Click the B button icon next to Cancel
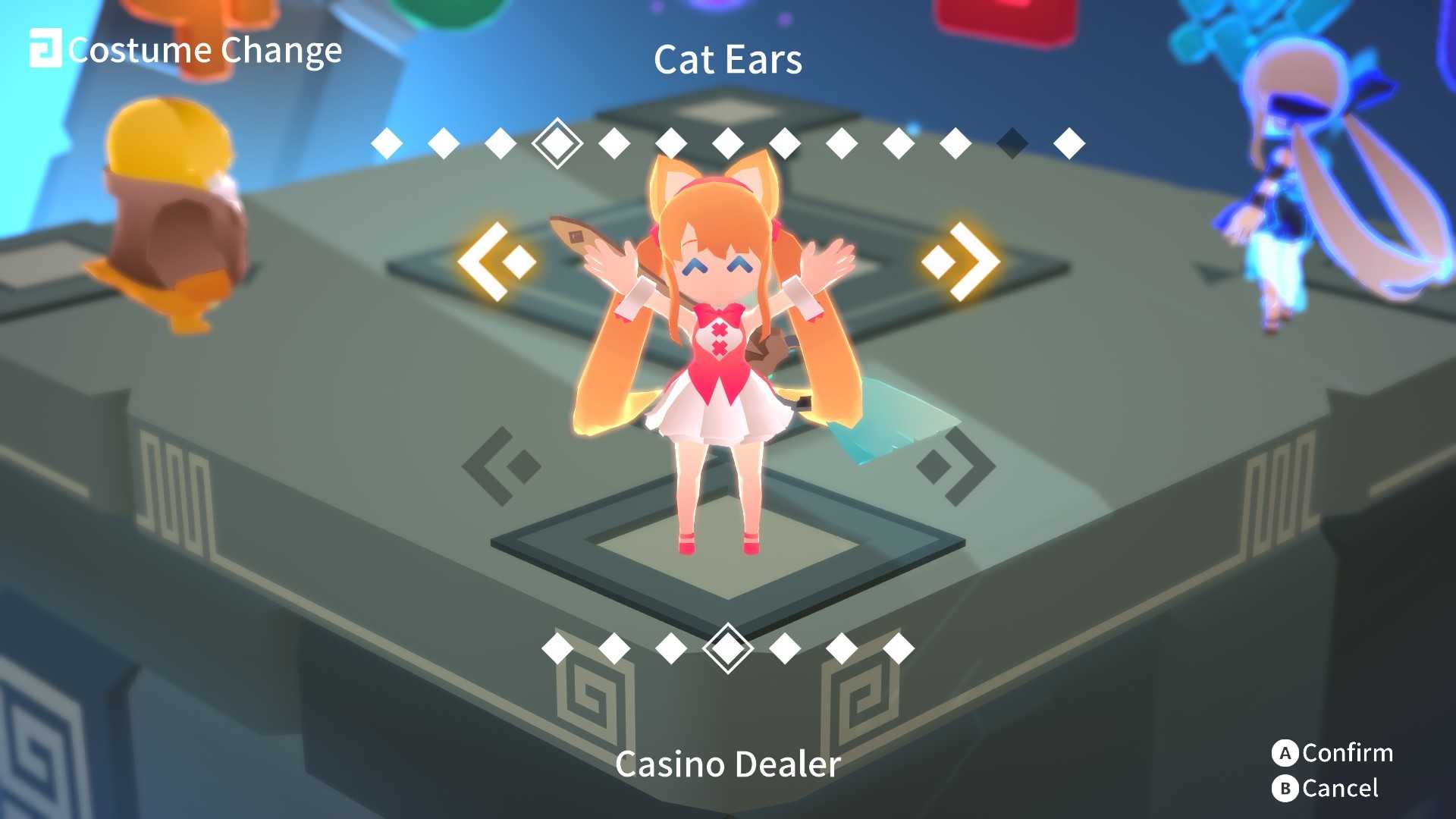1456x819 pixels. coord(1284,789)
